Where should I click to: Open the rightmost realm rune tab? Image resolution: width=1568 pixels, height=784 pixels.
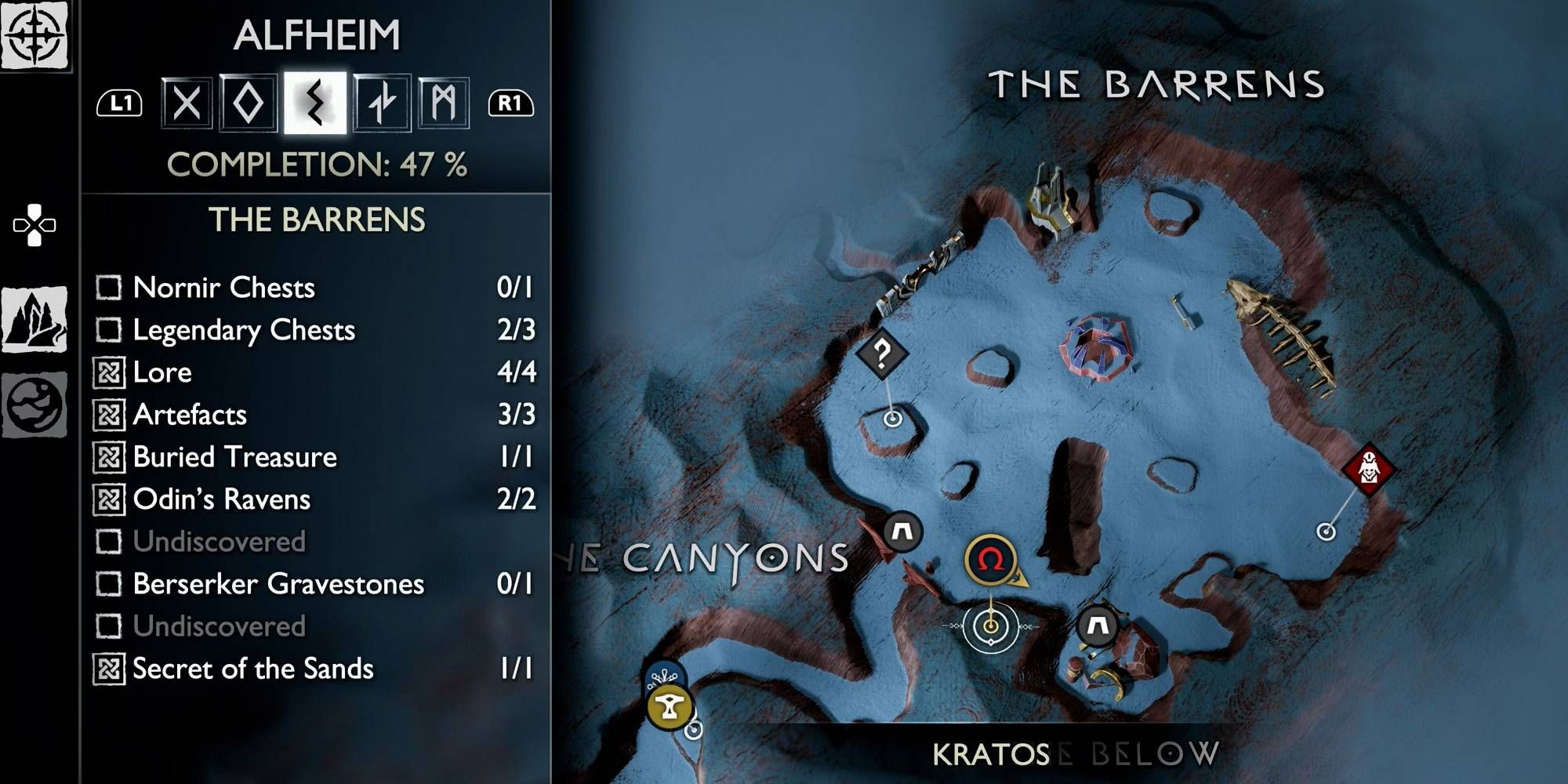[x=443, y=102]
